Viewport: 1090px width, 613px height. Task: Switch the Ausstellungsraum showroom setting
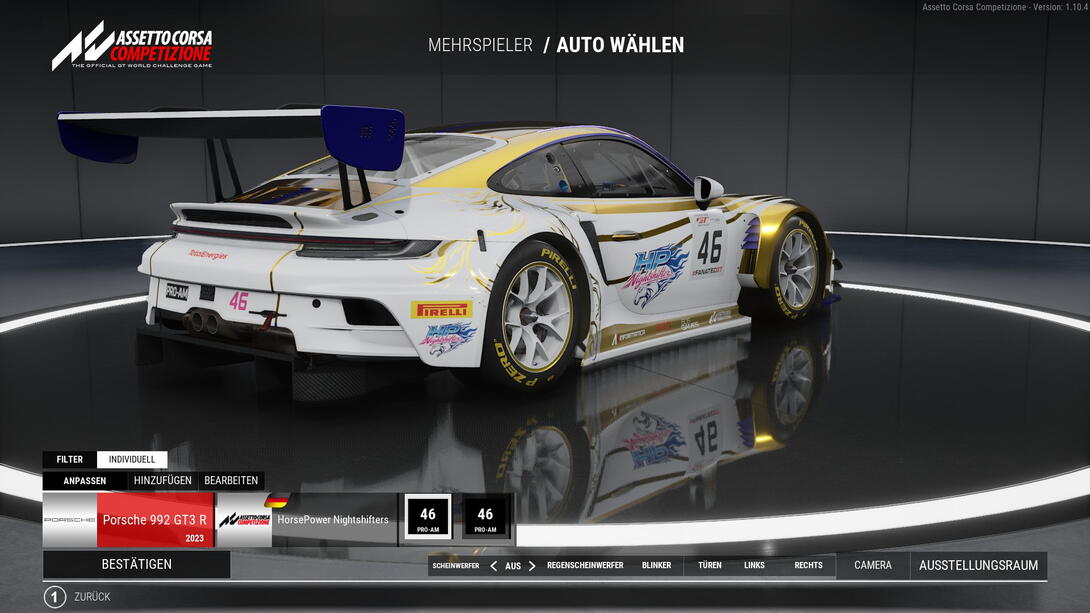click(978, 566)
